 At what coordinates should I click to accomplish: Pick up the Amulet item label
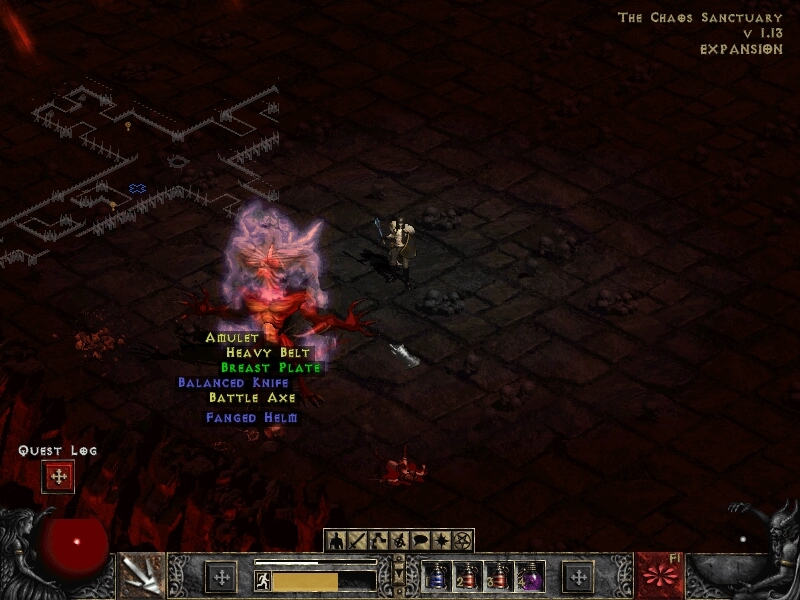coord(232,338)
